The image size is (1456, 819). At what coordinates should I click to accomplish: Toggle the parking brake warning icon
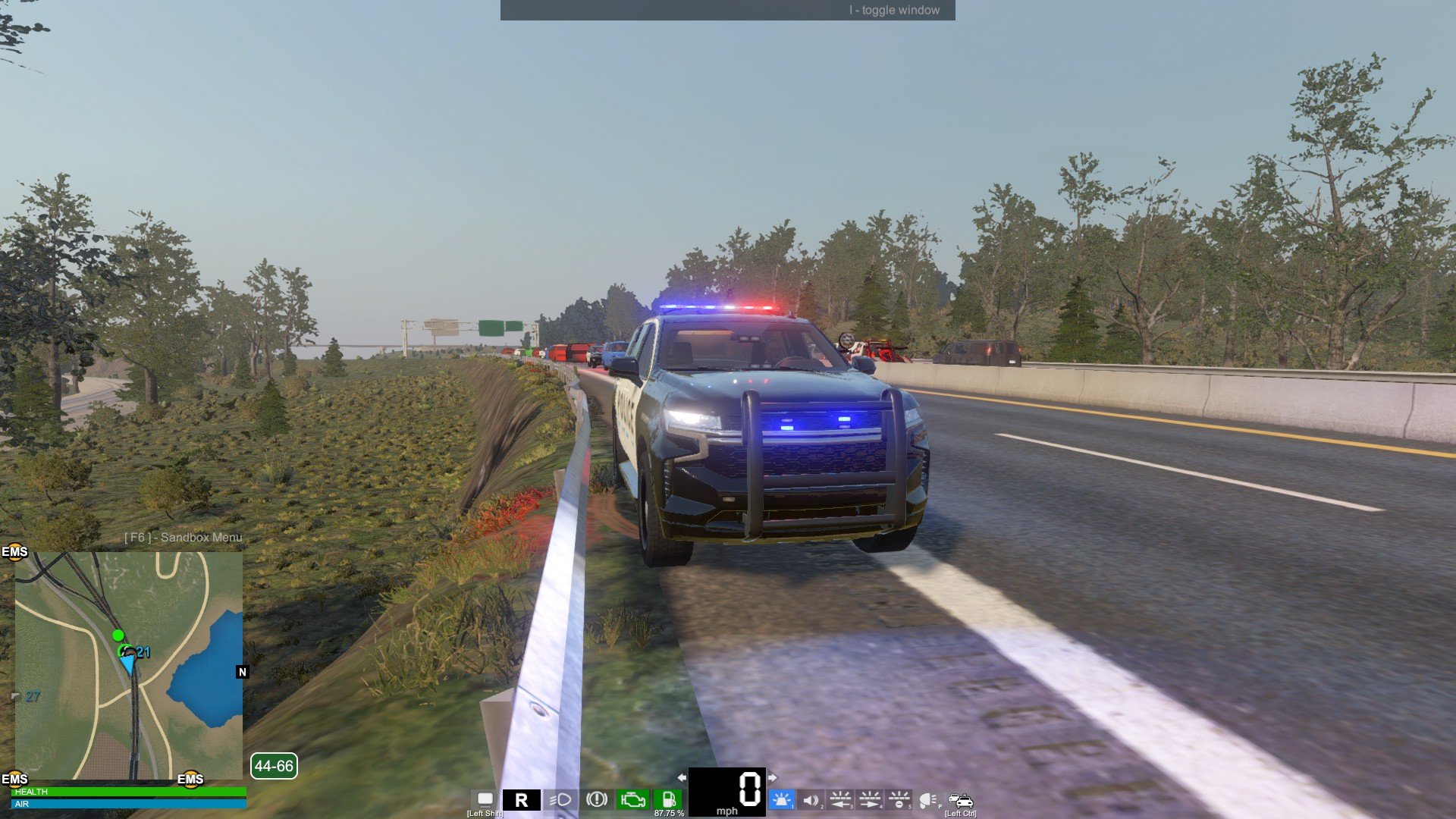[x=597, y=799]
